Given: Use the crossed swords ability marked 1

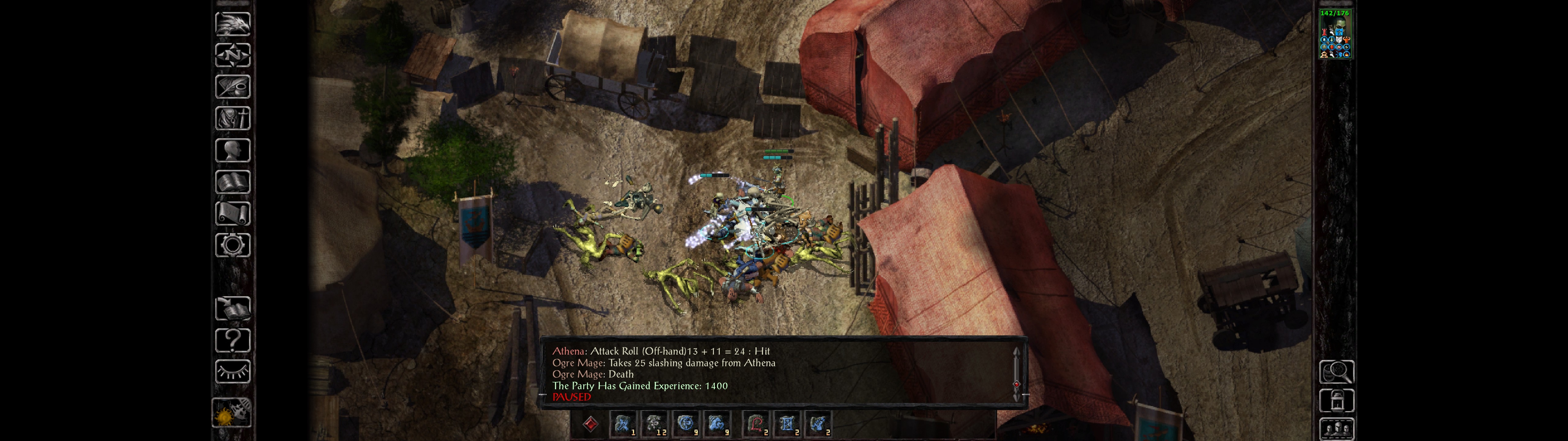Looking at the screenshot, I should pos(622,423).
